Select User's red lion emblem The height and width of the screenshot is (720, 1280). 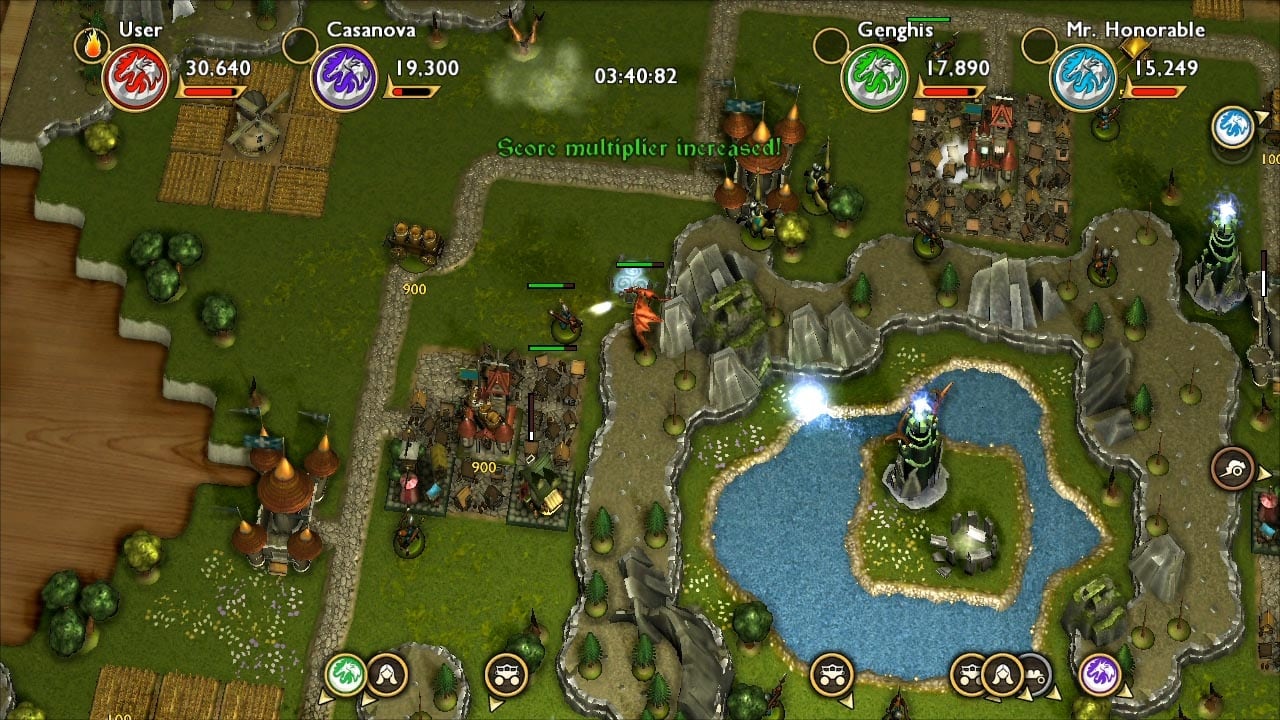tap(135, 78)
